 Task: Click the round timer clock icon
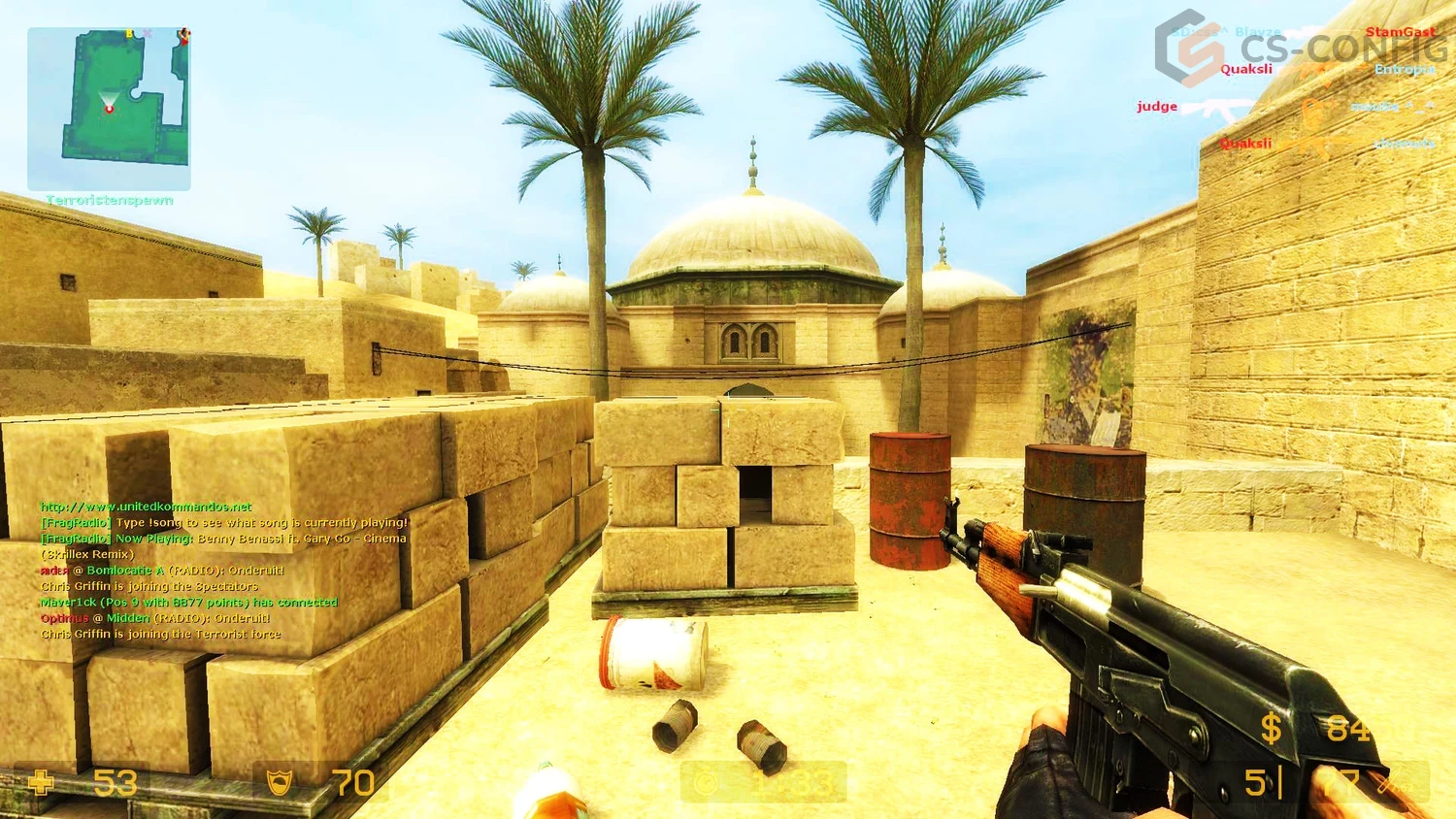[706, 783]
